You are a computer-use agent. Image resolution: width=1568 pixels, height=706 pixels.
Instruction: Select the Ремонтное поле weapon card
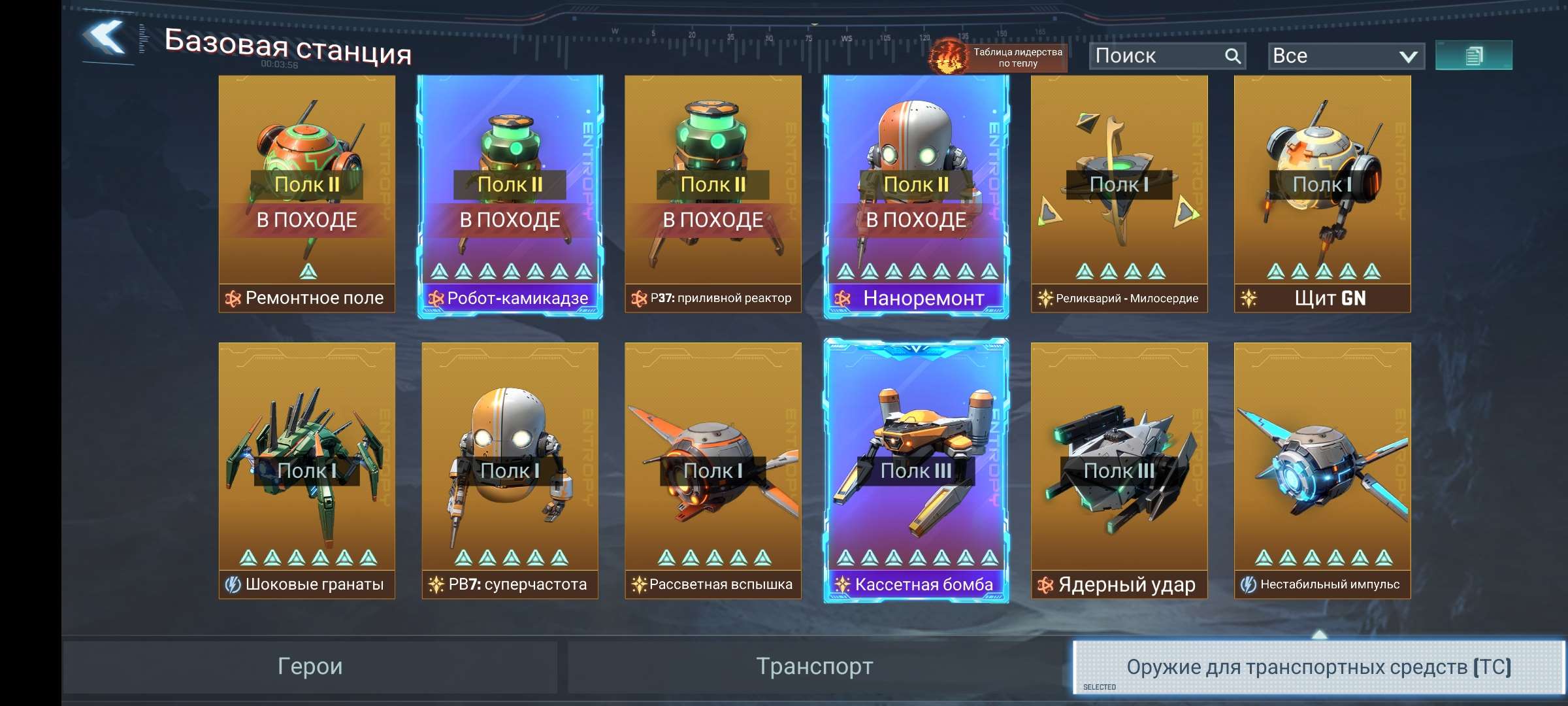coord(307,193)
